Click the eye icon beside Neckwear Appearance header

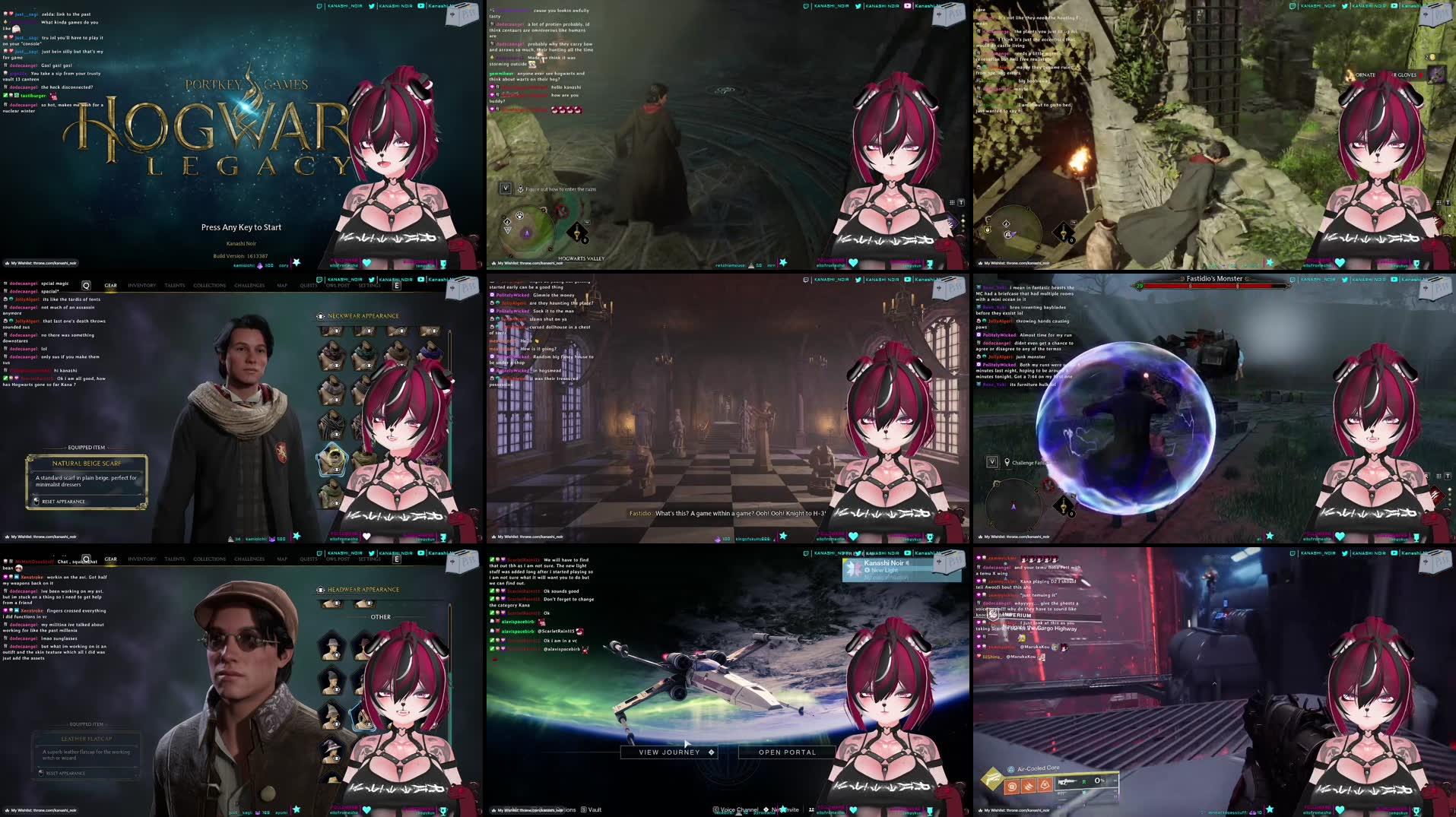coord(322,315)
